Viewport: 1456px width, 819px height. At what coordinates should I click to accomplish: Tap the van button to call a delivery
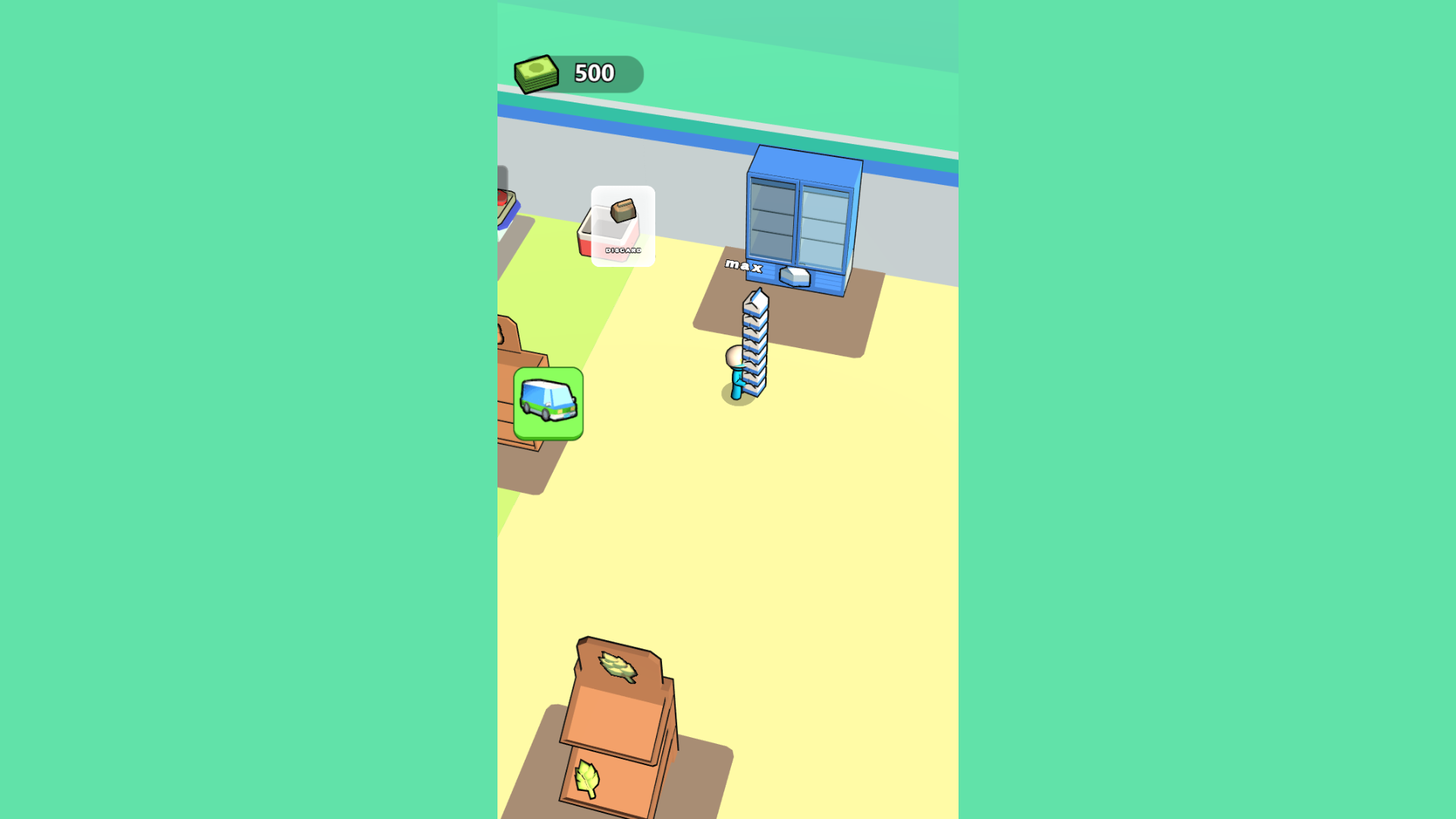coord(548,403)
